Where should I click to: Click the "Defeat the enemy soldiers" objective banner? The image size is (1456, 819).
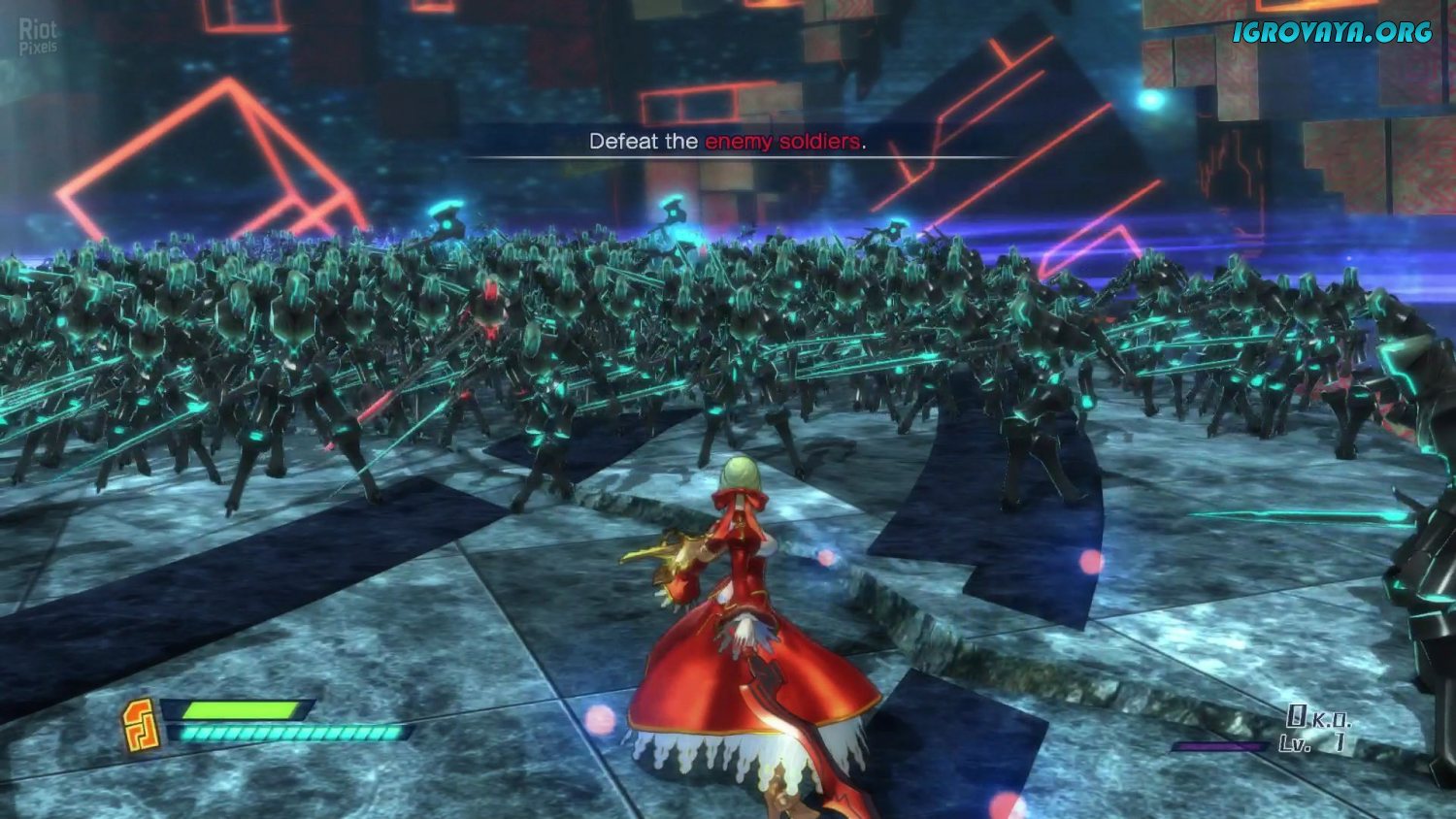[x=727, y=142]
